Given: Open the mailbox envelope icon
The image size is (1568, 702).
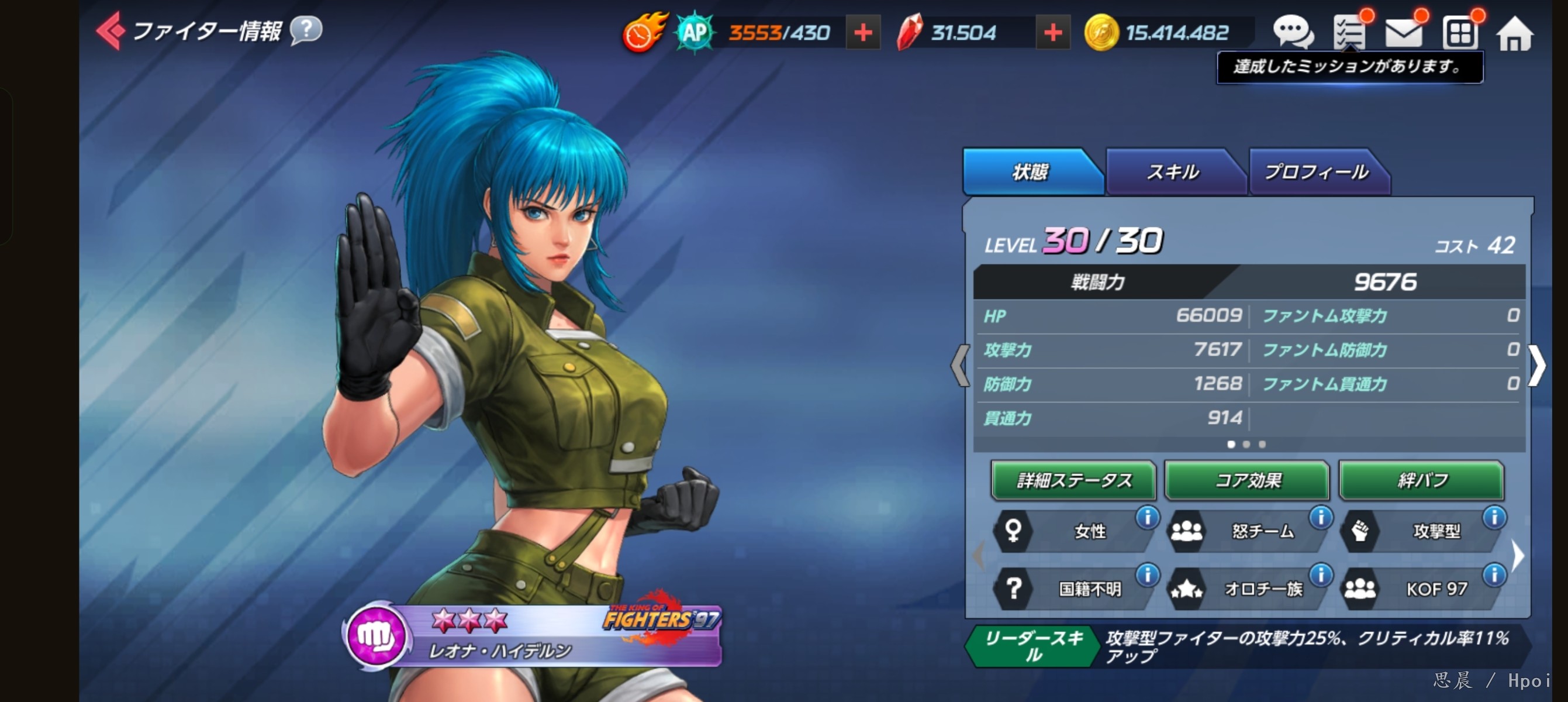Looking at the screenshot, I should coord(1403,32).
